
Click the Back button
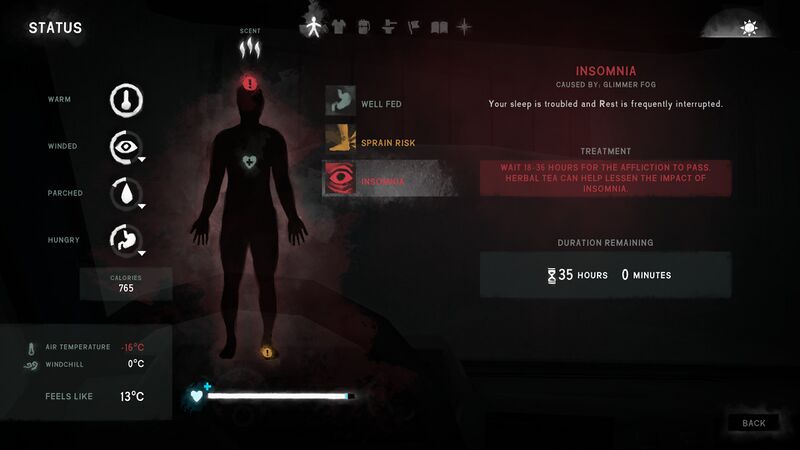pyautogui.click(x=753, y=423)
